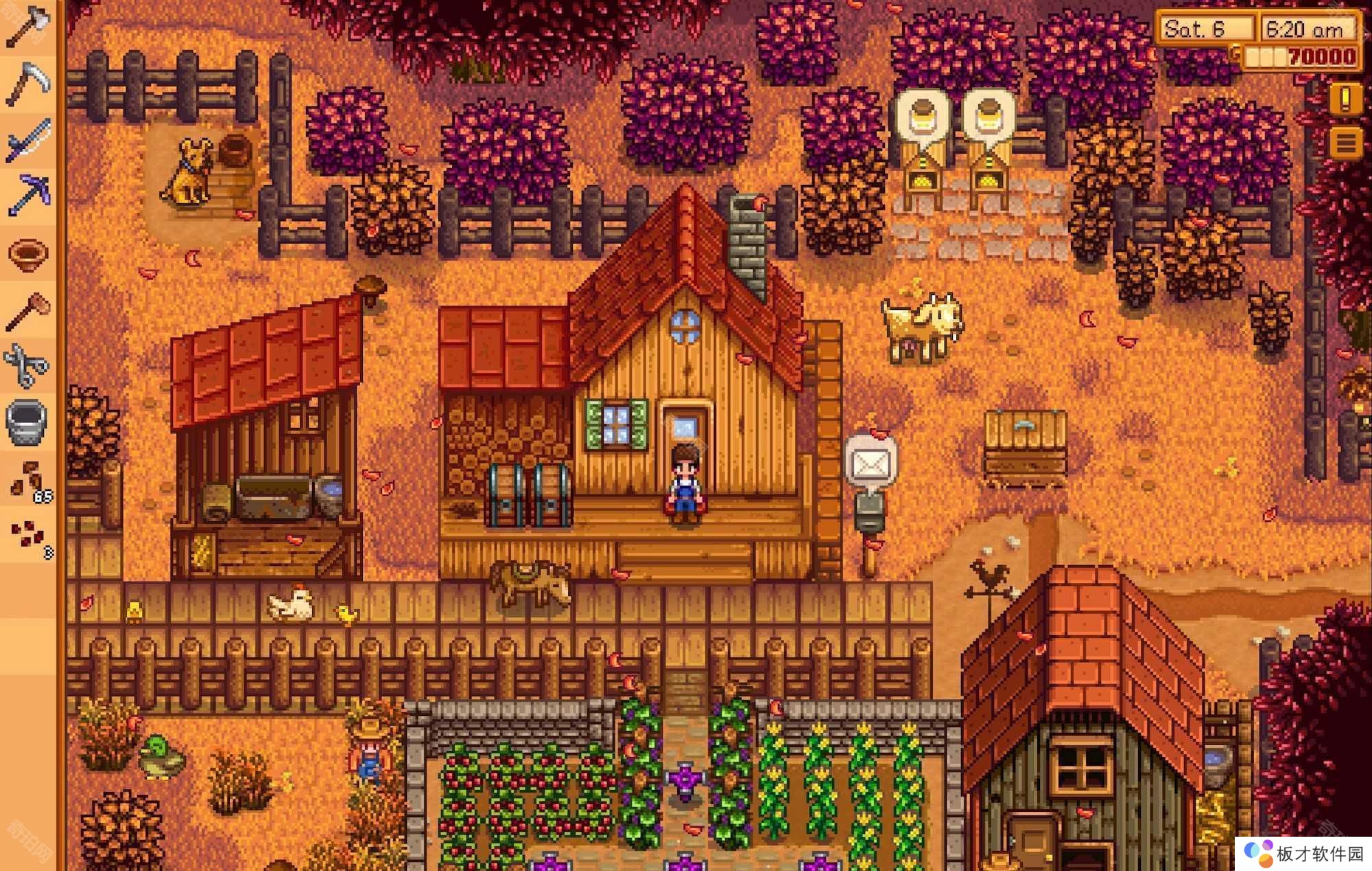Open the journal exclamation mark button
The width and height of the screenshot is (1372, 871).
tap(1345, 99)
